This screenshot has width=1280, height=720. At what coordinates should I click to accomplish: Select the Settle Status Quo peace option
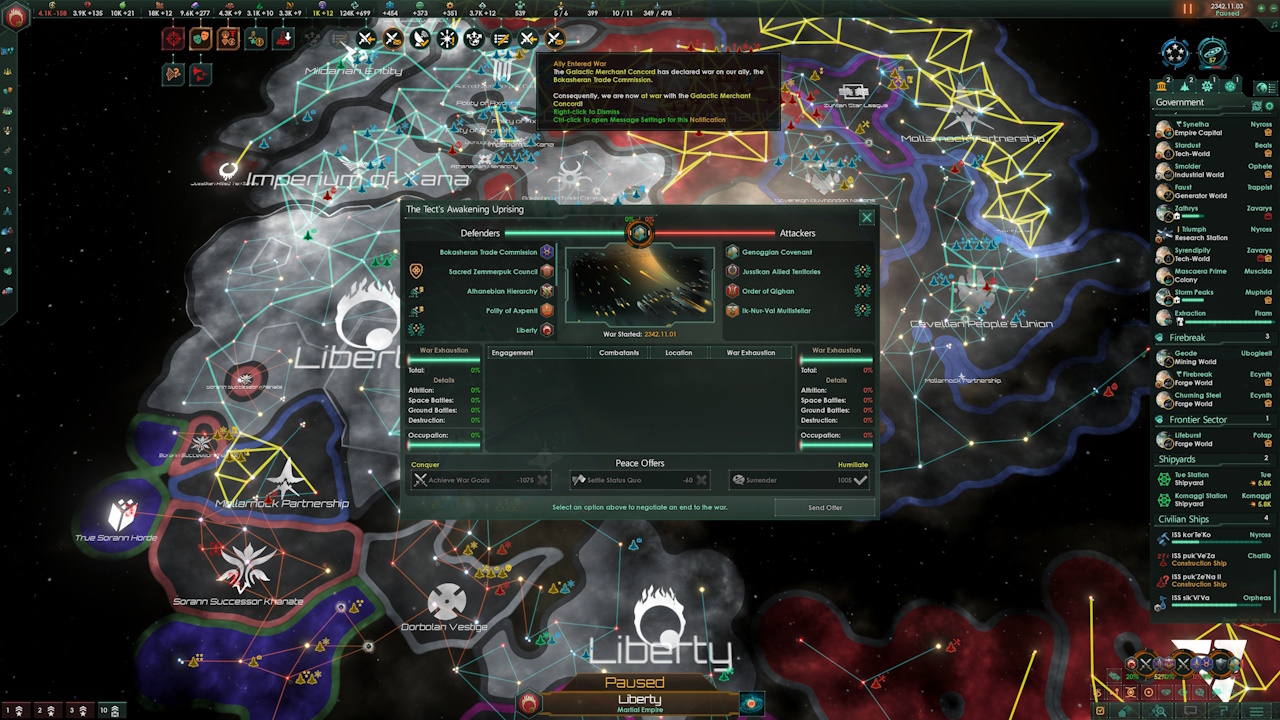tap(640, 480)
